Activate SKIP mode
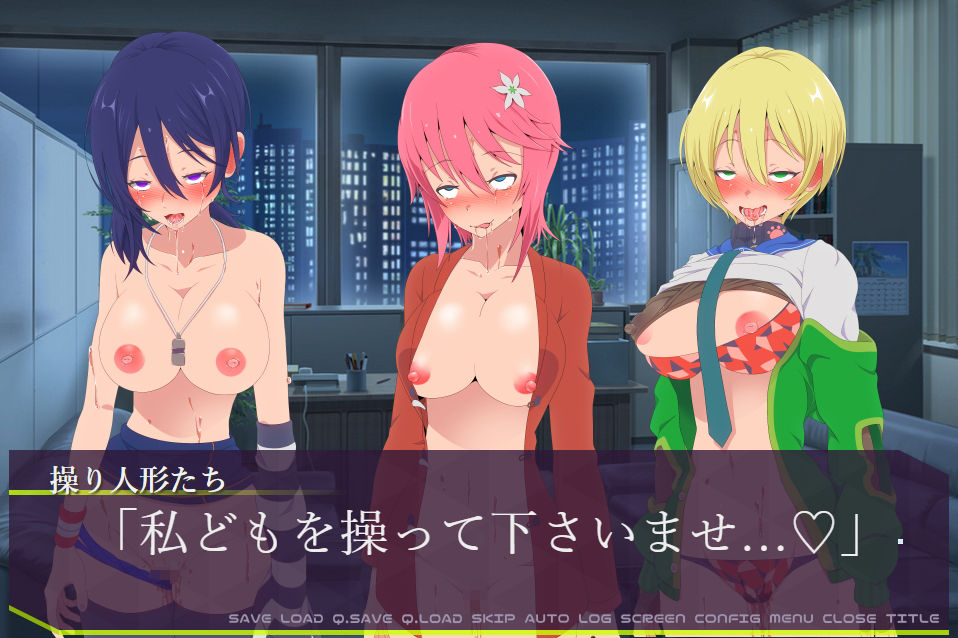Screen dimensions: 958x638 tap(494, 618)
